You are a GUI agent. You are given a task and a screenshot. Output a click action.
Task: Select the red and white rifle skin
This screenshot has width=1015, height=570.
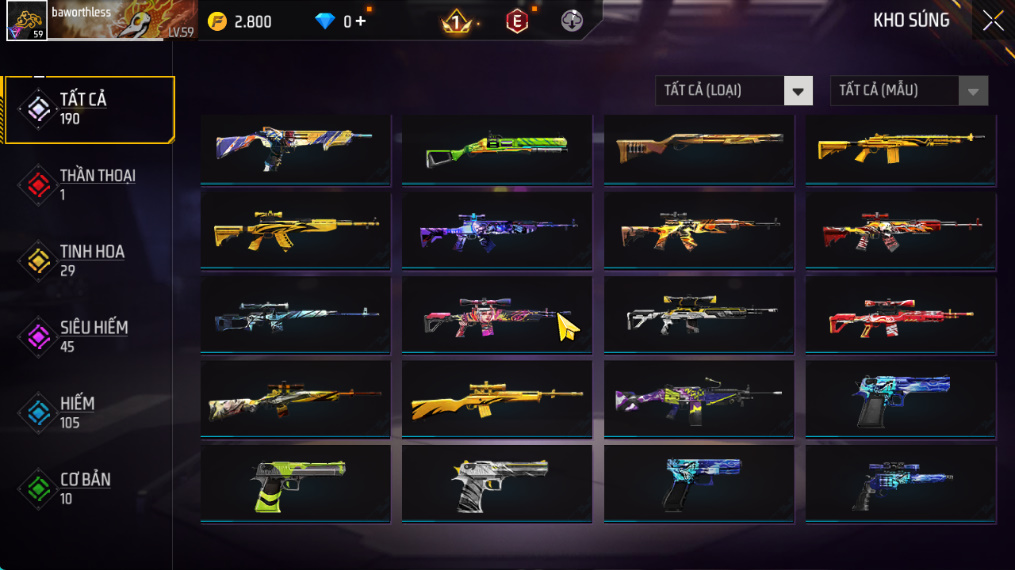[900, 317]
